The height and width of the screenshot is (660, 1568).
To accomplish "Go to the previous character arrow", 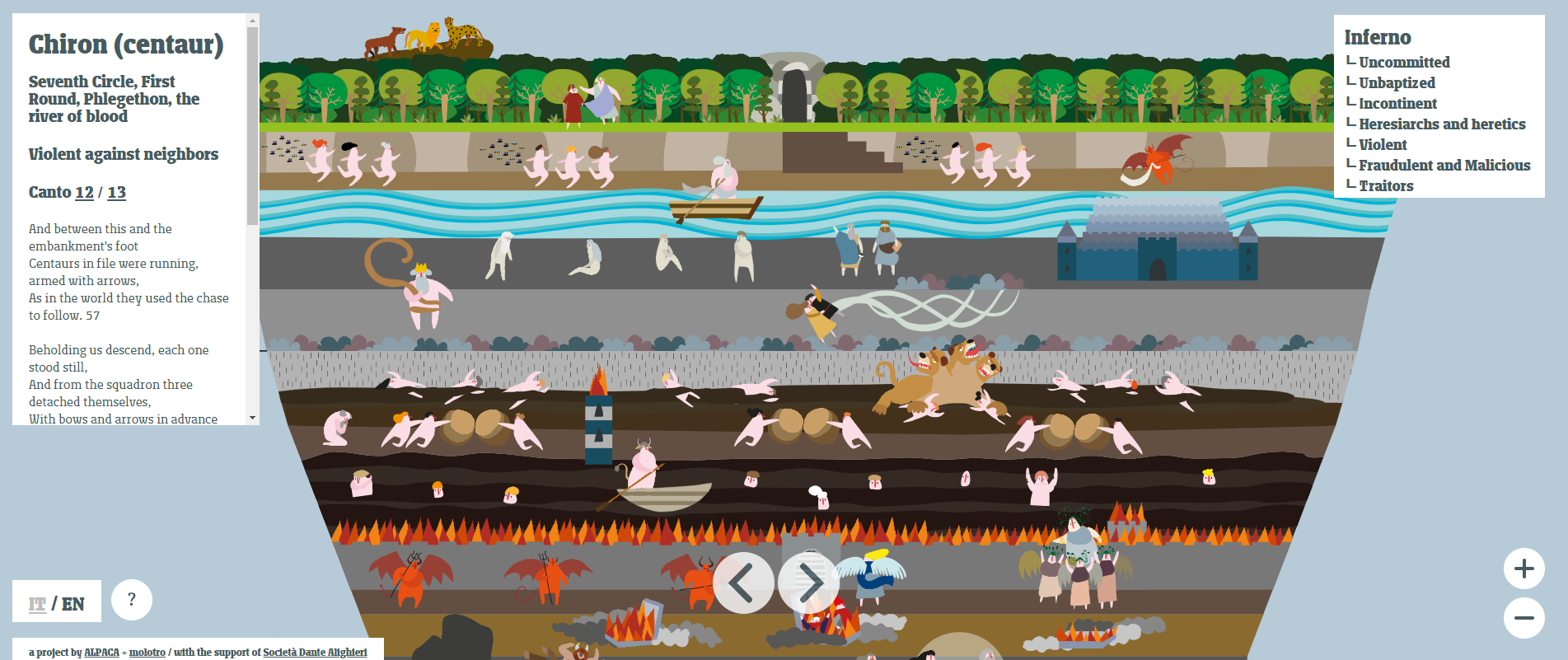I will pos(742,583).
